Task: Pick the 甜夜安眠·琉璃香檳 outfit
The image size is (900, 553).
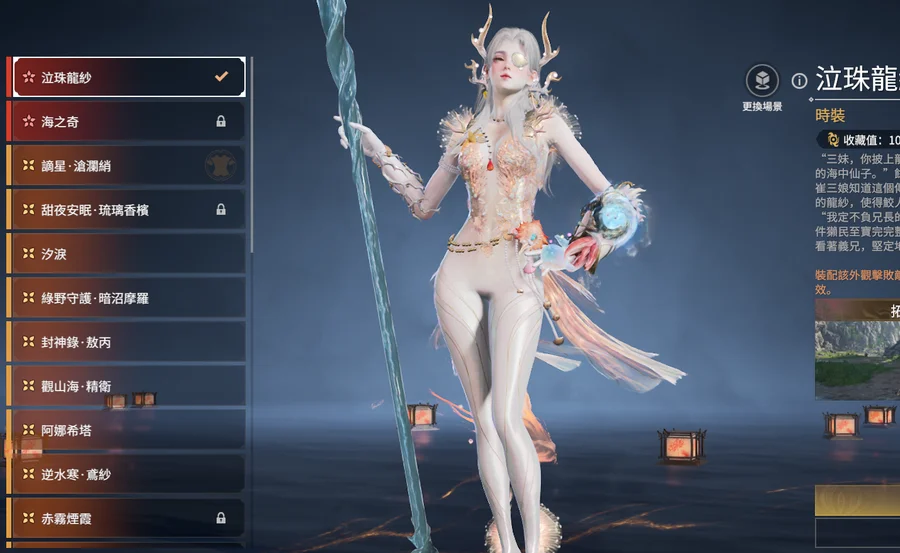Action: pos(126,210)
